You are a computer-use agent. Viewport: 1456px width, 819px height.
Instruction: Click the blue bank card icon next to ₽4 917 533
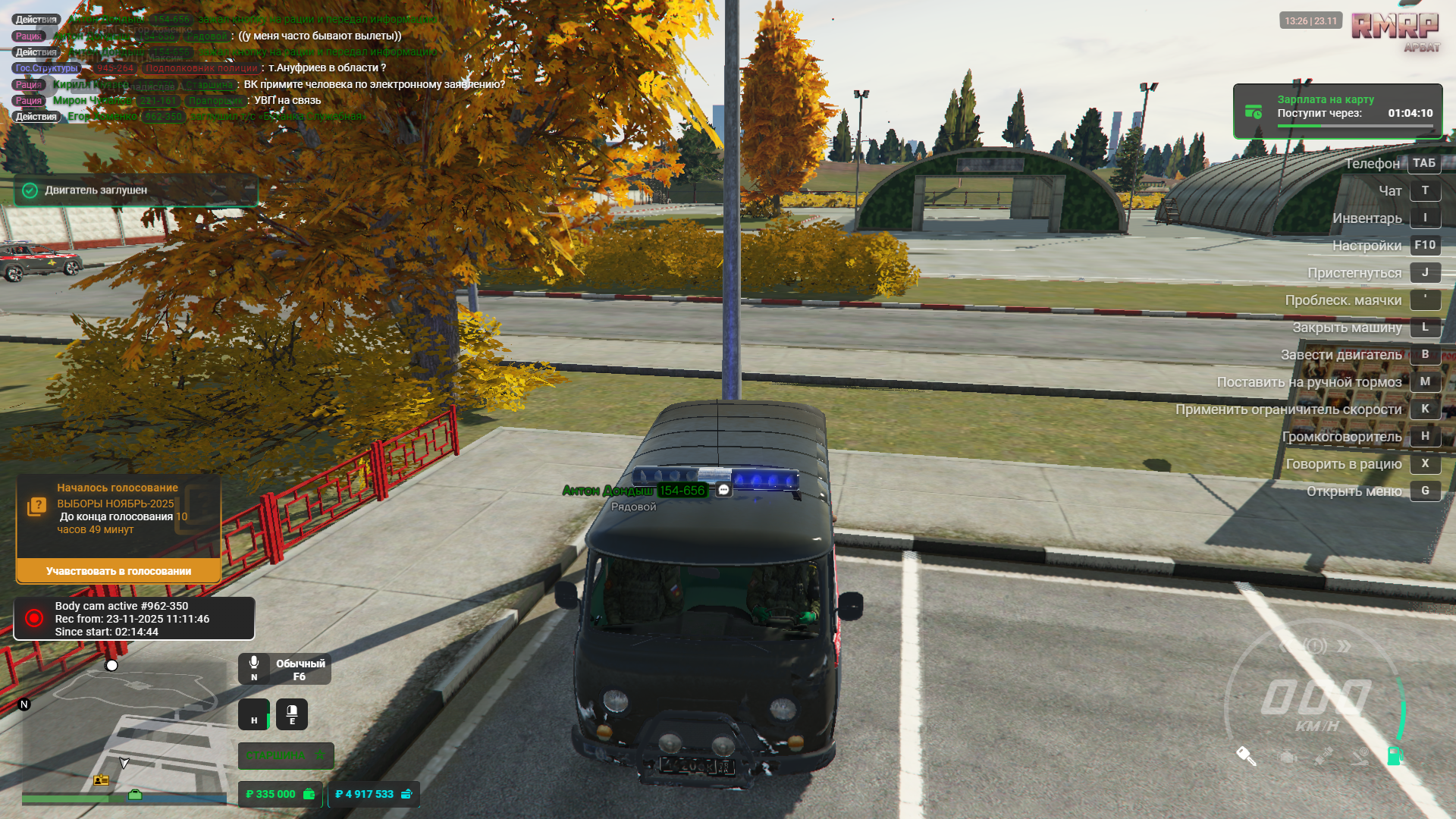pos(406,795)
